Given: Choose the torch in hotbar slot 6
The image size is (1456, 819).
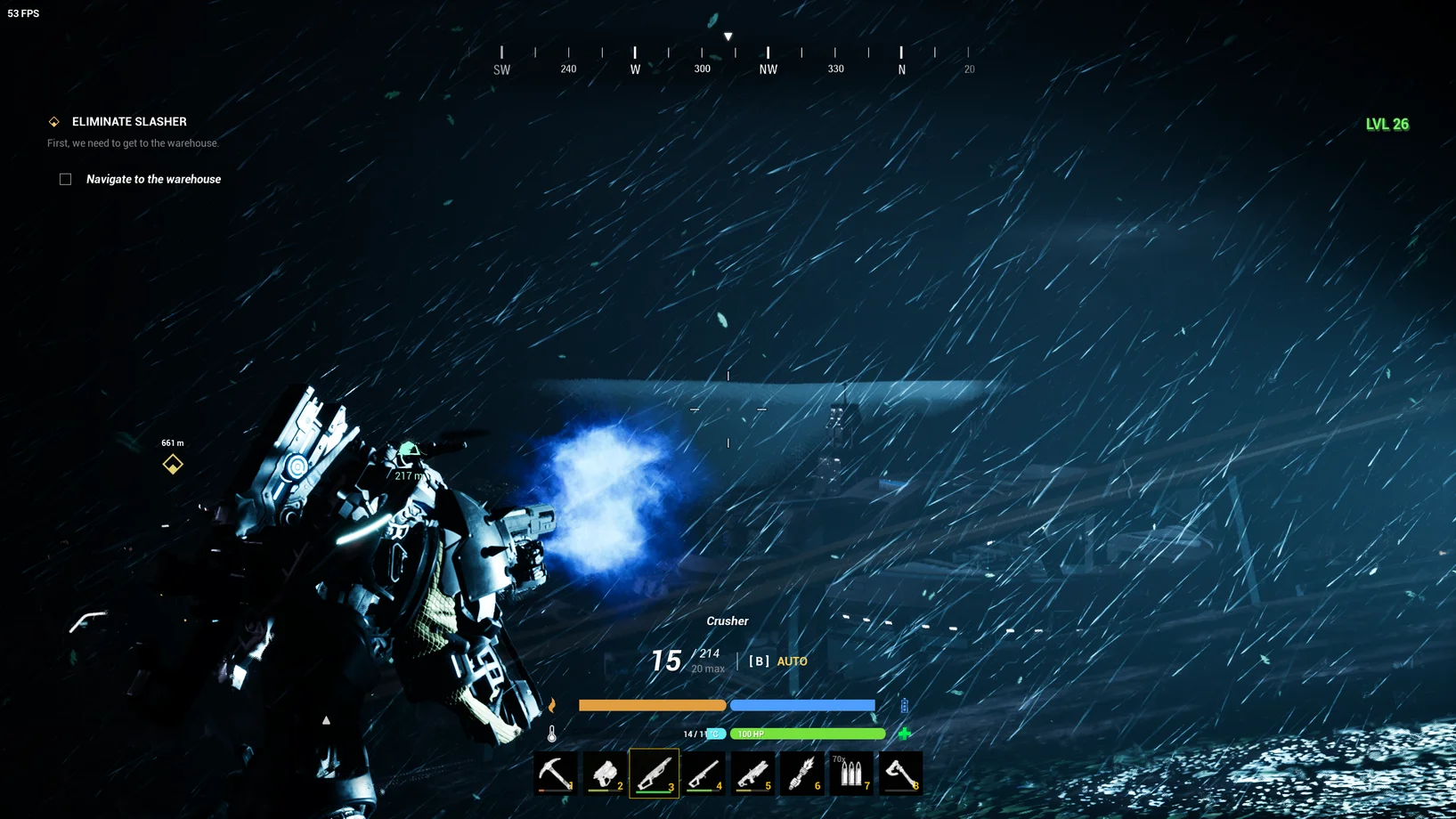Looking at the screenshot, I should (x=802, y=773).
